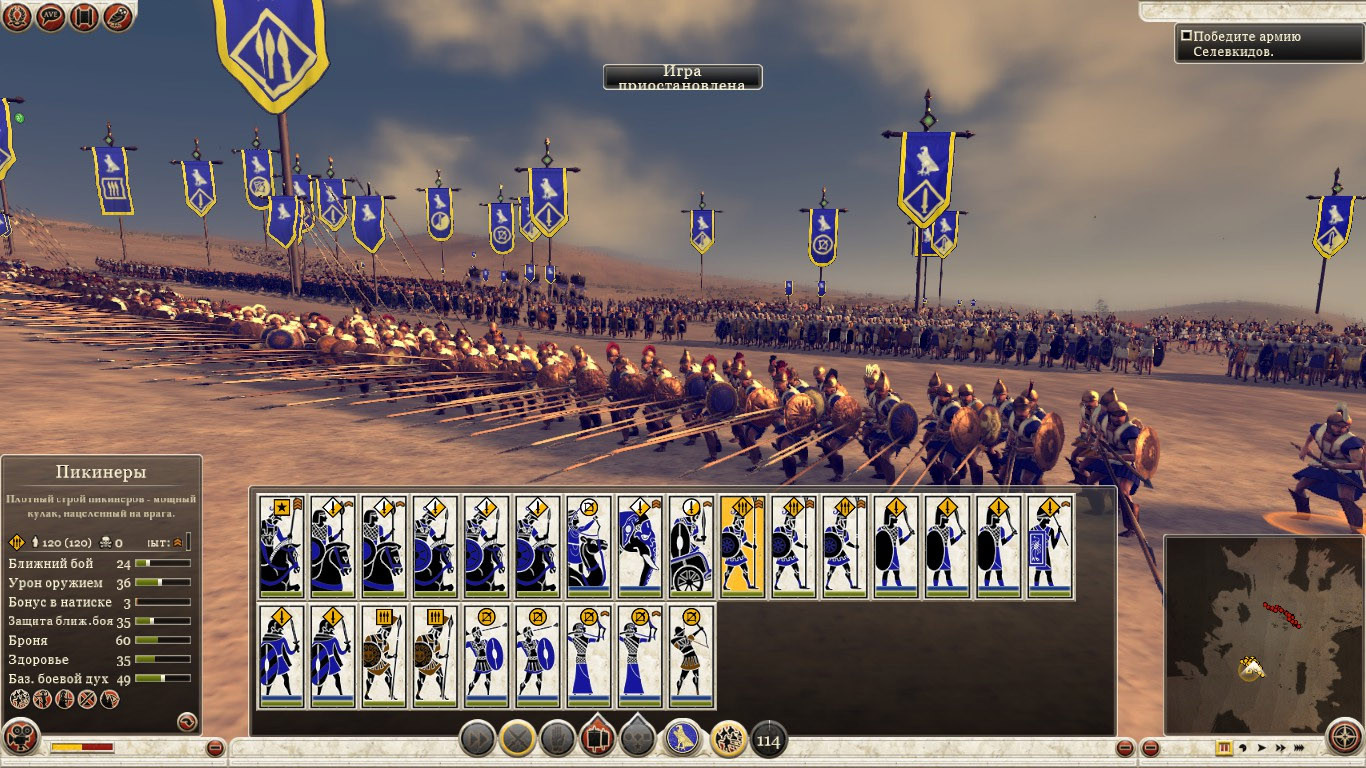Image resolution: width=1366 pixels, height=768 pixels.
Task: Toggle the Seleucid army objective checkbox
Action: tap(1186, 36)
